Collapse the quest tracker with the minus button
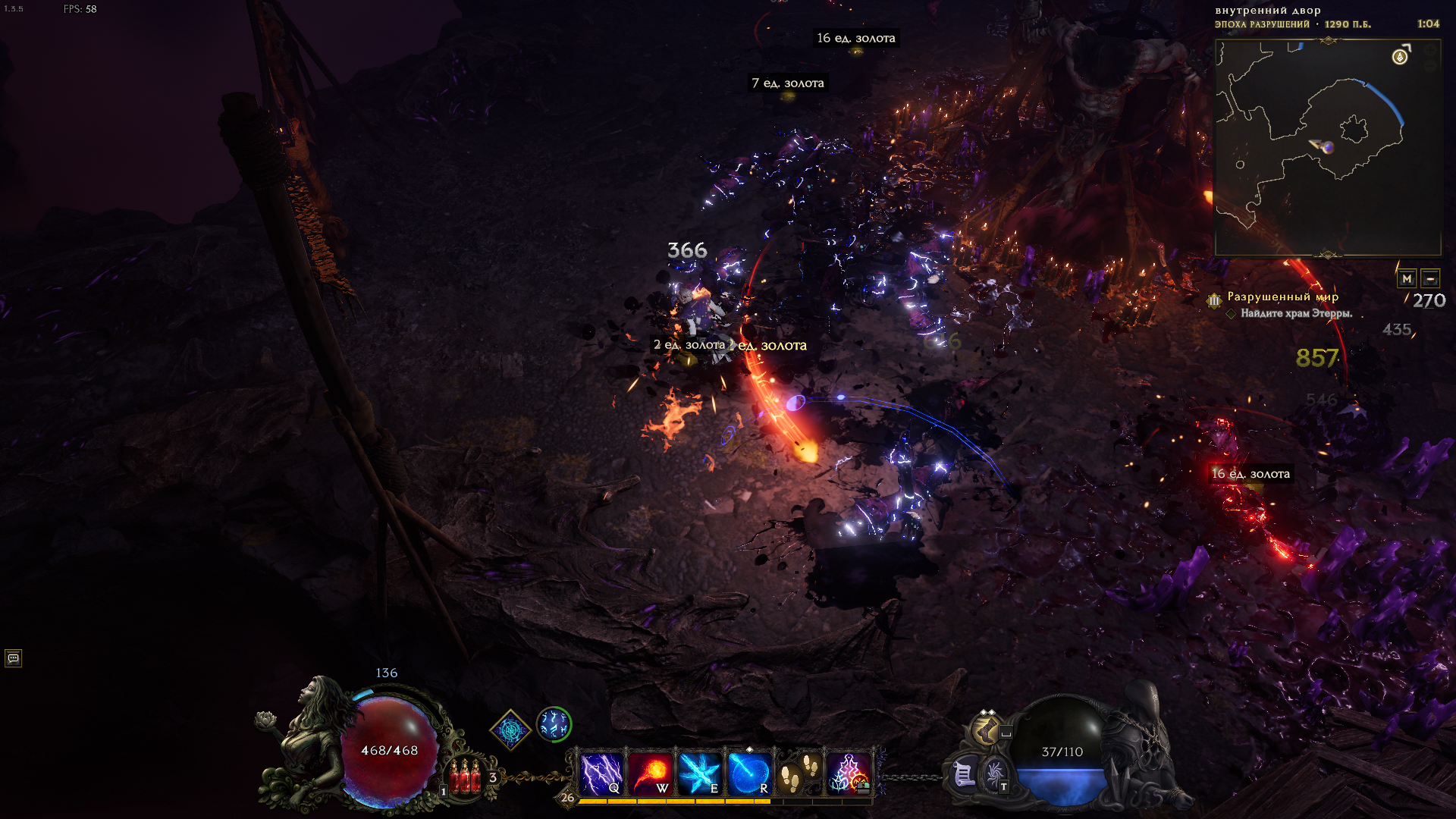This screenshot has height=819, width=1456. [1430, 278]
